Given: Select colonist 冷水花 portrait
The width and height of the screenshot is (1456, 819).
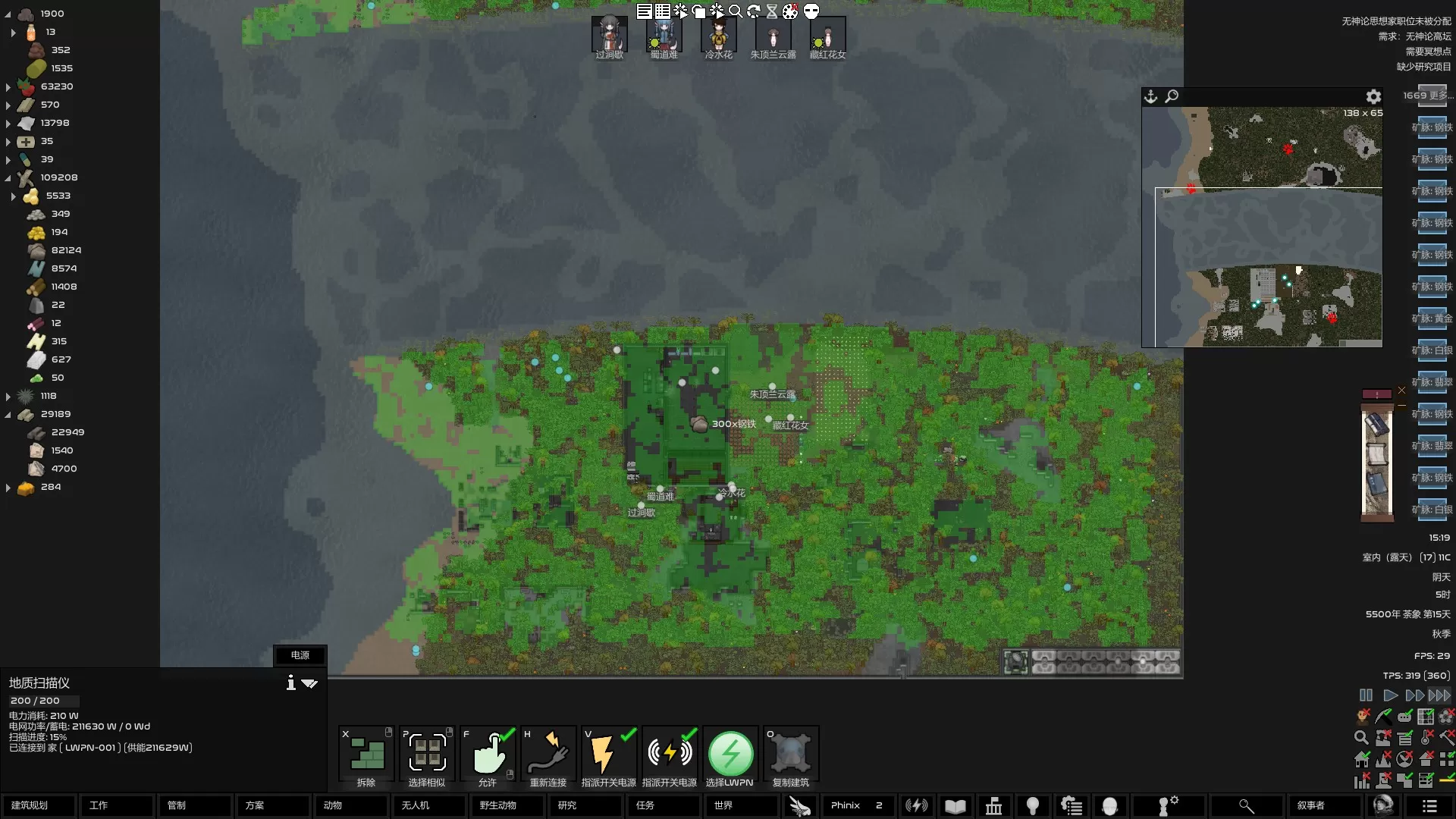Looking at the screenshot, I should (x=718, y=36).
